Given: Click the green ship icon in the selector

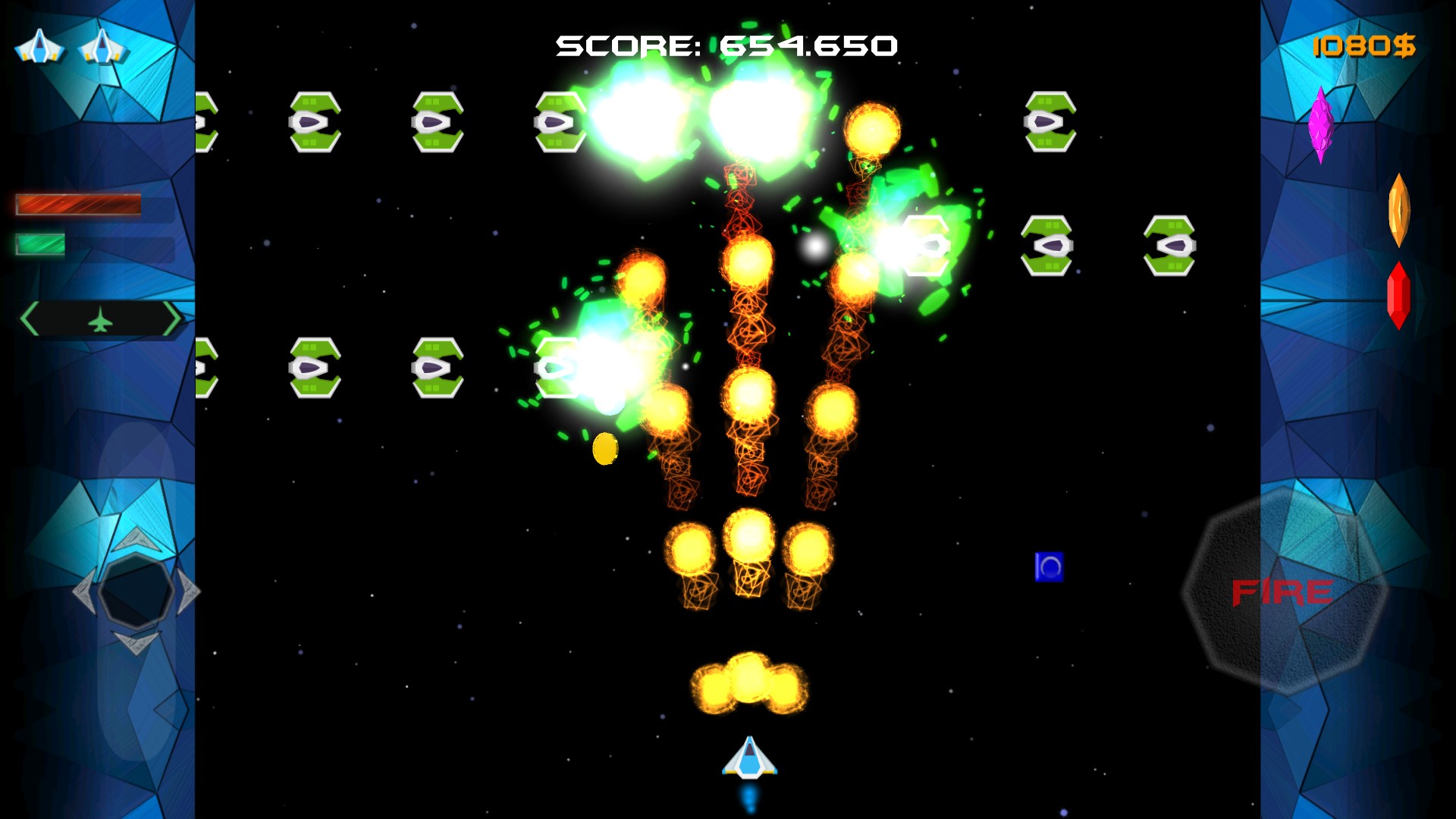Looking at the screenshot, I should click(100, 320).
